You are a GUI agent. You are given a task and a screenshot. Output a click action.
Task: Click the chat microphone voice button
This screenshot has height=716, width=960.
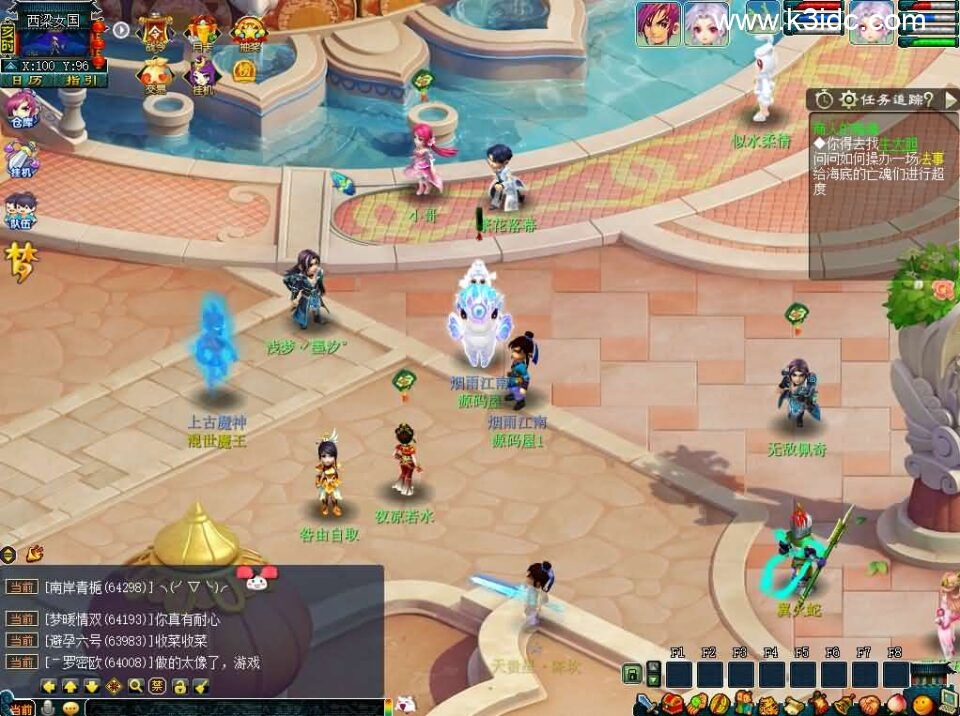coord(50,707)
